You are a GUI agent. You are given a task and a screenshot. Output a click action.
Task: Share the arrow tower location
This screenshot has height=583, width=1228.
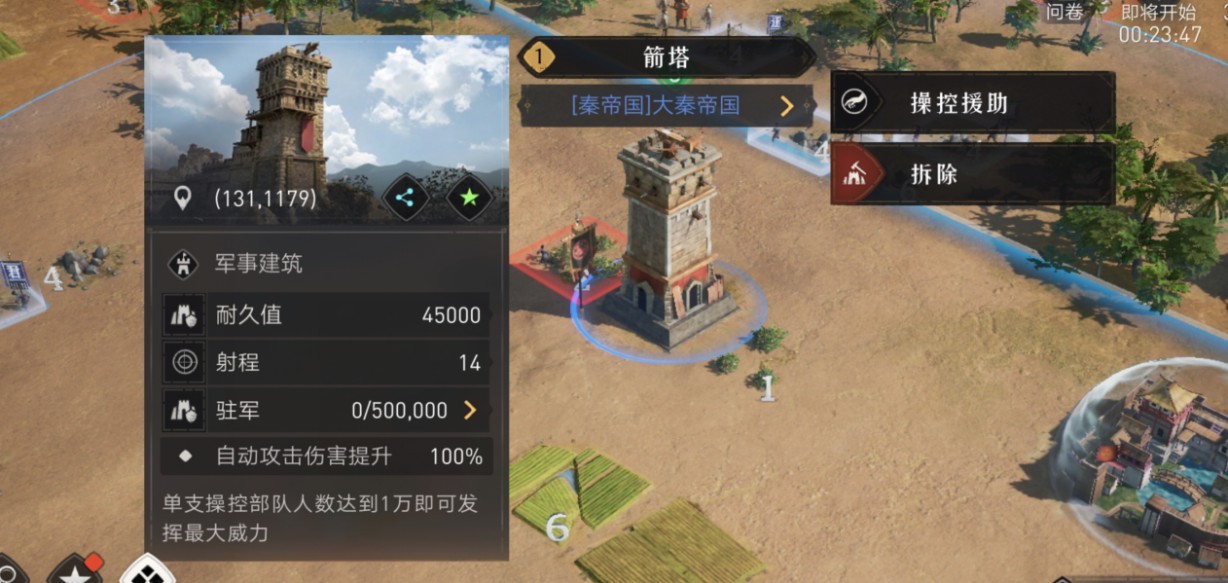tap(405, 197)
